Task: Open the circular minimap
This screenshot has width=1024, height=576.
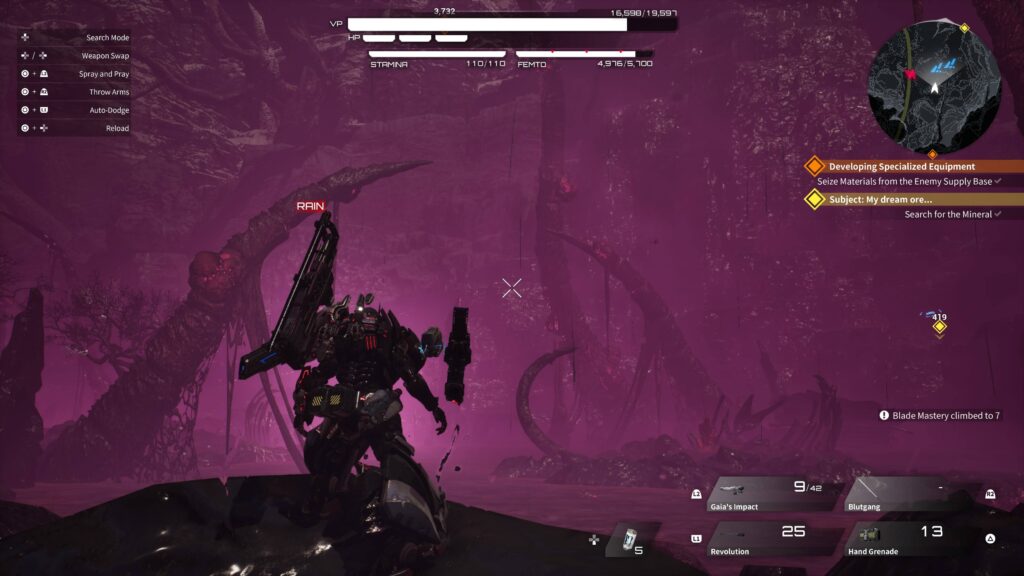Action: coord(933,85)
